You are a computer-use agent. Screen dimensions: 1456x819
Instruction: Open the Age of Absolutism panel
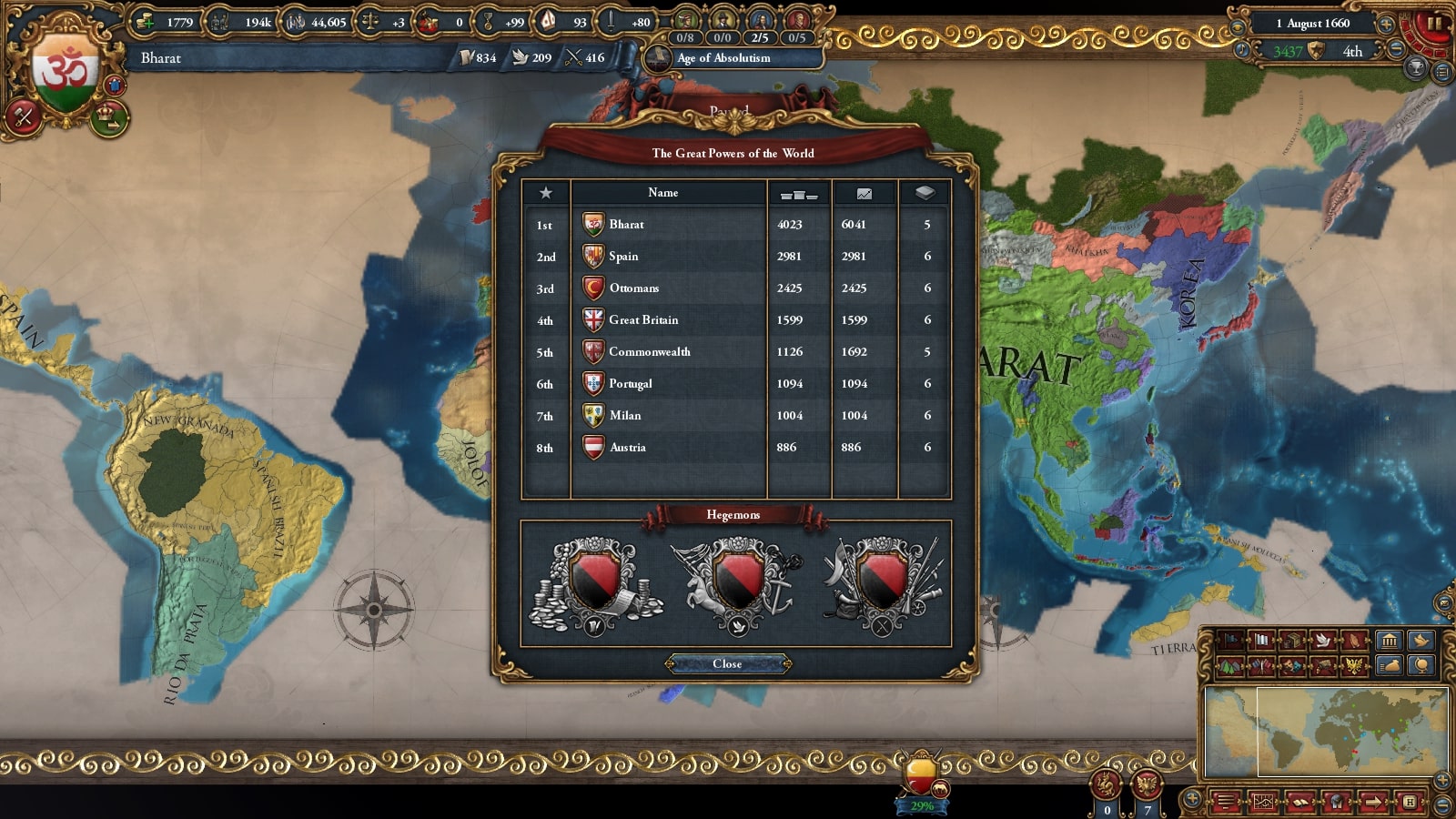coord(723,58)
